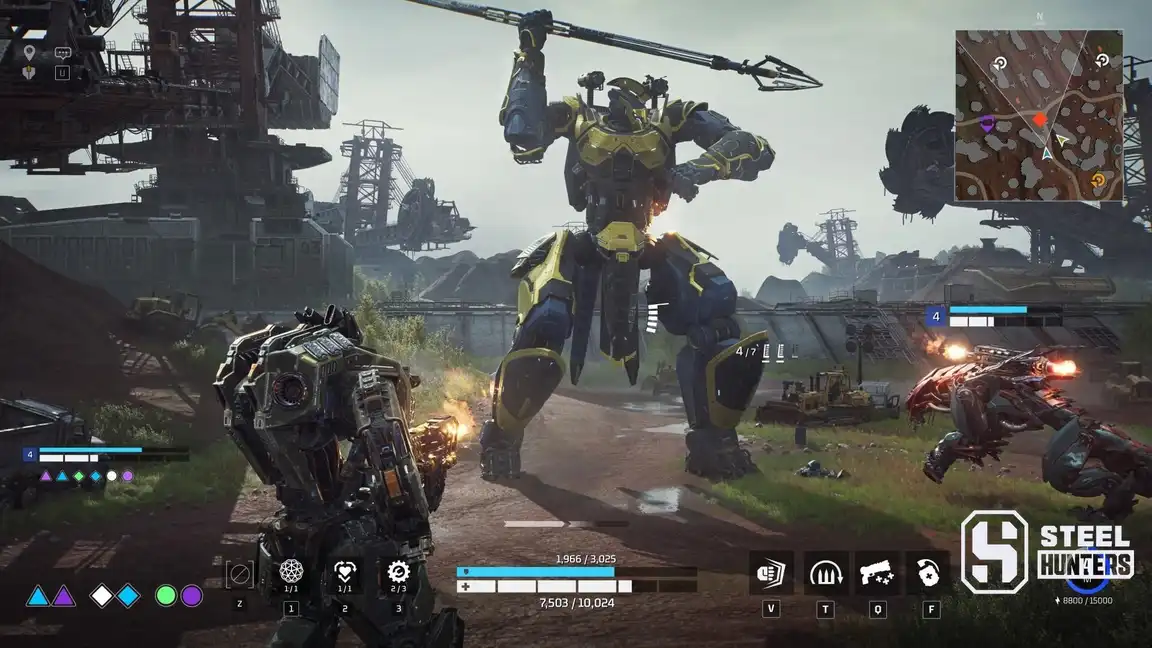
Task: Click the shield squad emblem icon
Action: click(x=30, y=72)
